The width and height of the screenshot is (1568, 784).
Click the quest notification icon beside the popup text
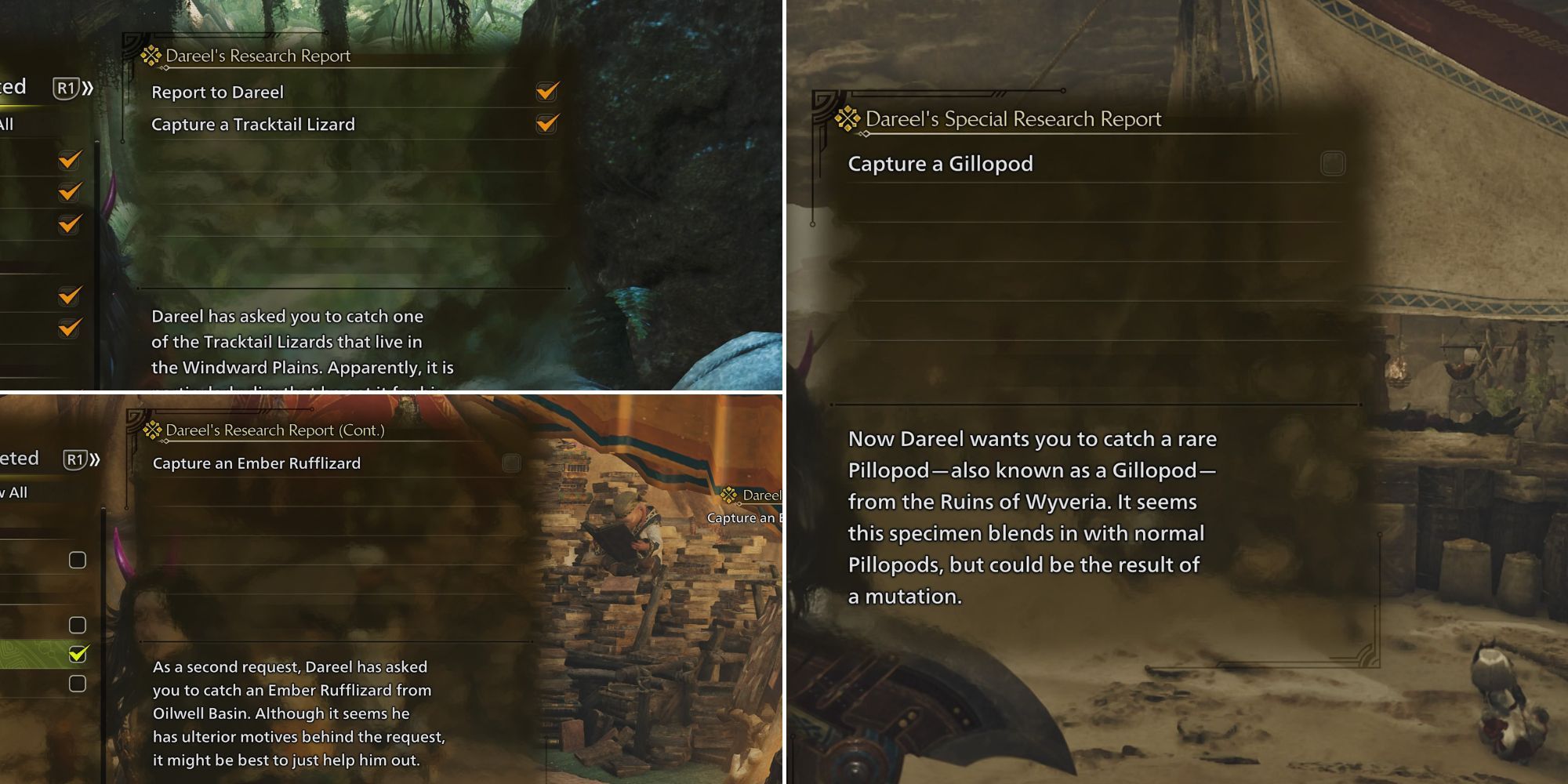[729, 496]
